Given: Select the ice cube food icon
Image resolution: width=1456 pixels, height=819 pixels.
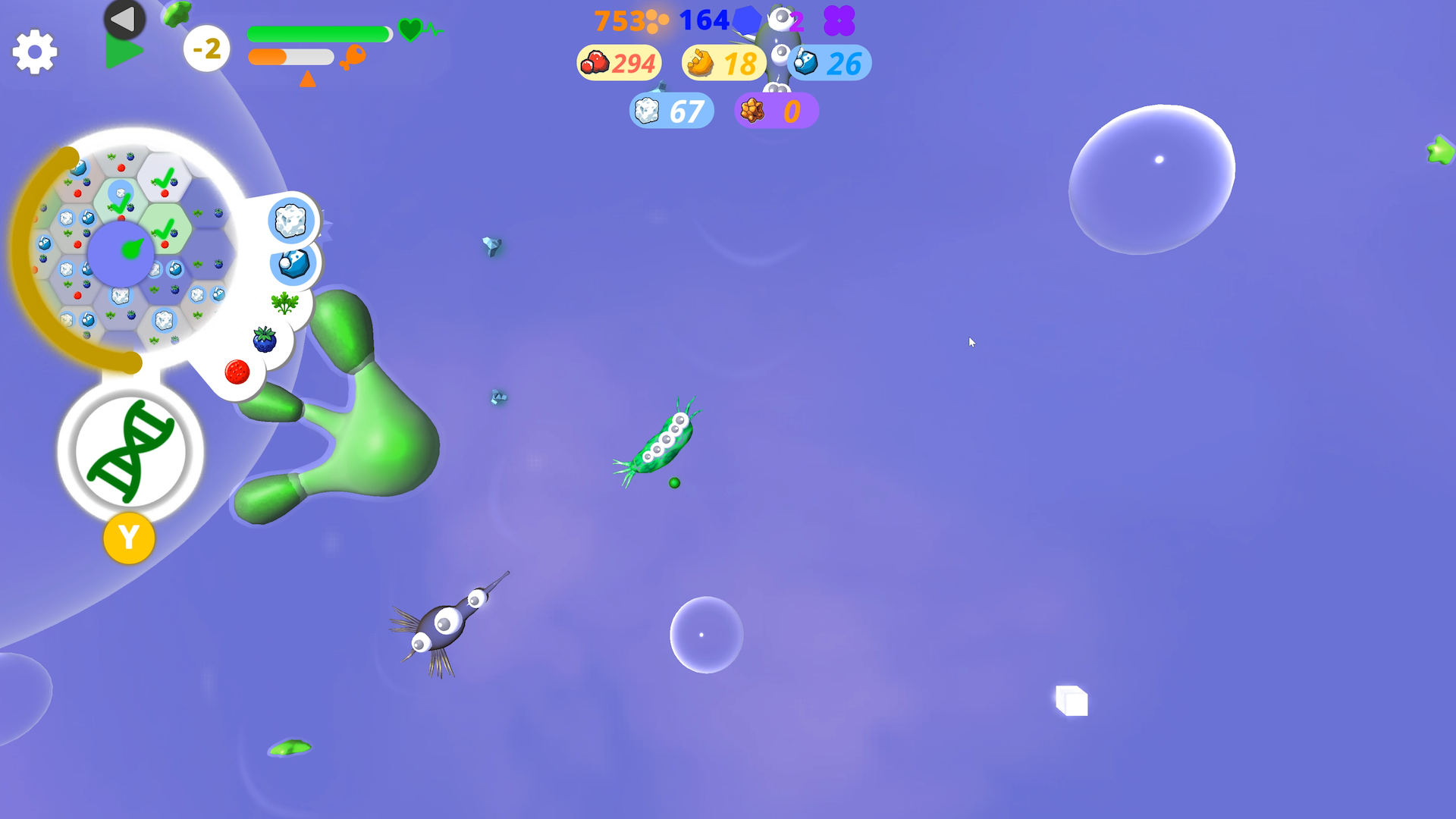Looking at the screenshot, I should click(290, 221).
